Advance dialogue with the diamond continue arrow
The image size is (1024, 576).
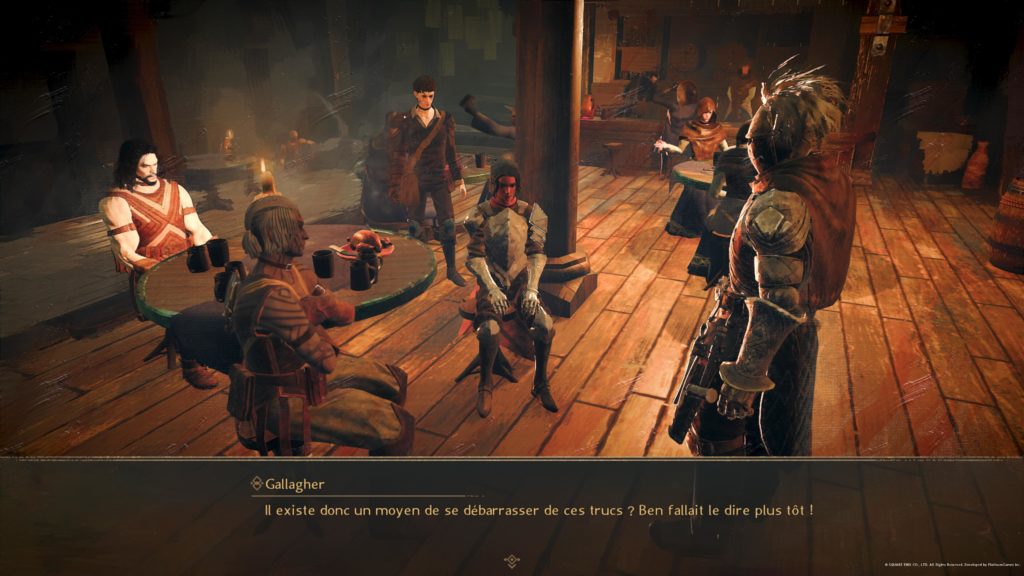coord(512,560)
